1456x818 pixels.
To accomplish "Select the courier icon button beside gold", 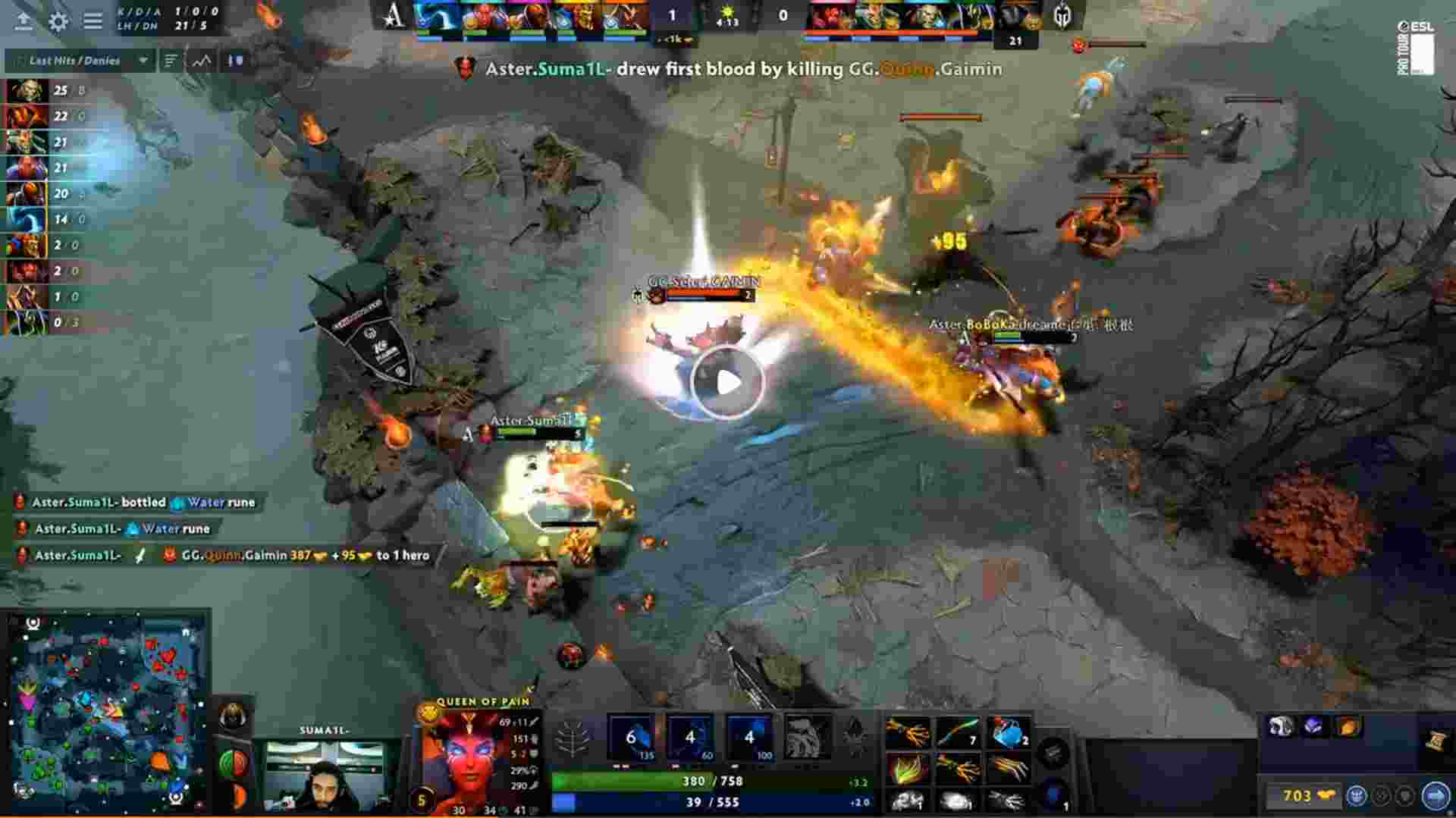I will click(1356, 795).
